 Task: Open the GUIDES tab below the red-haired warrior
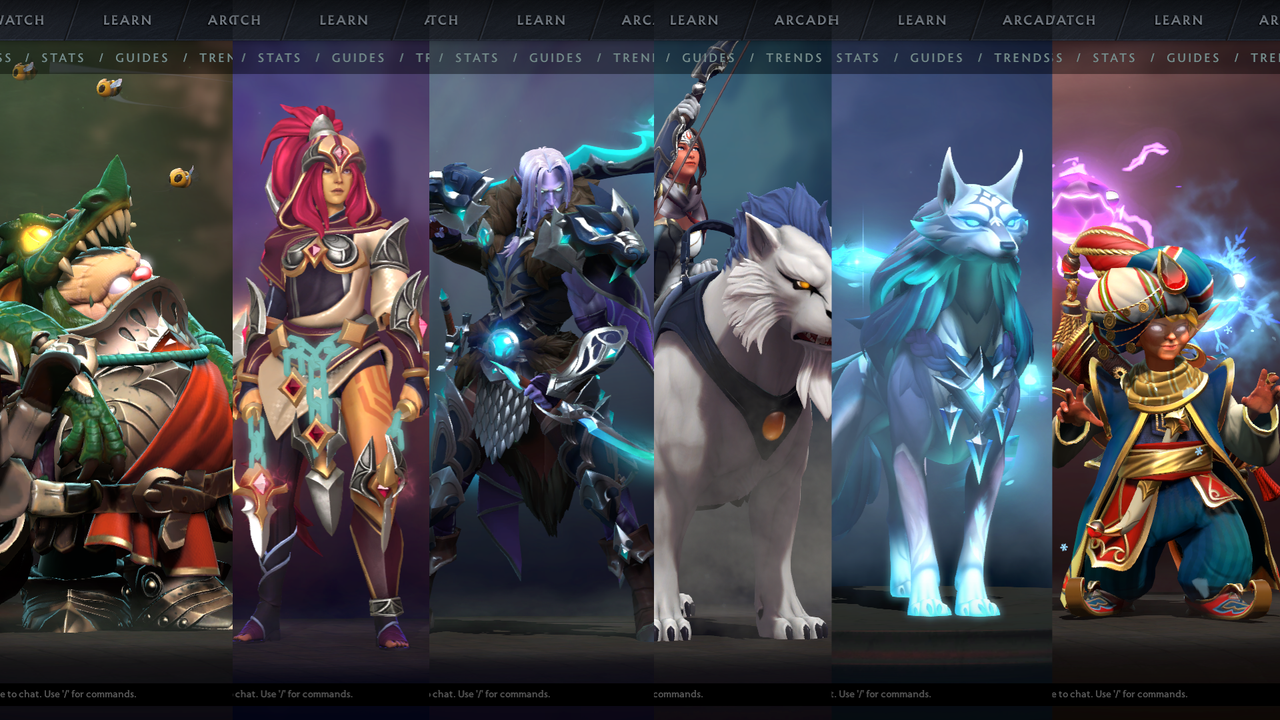[x=358, y=57]
